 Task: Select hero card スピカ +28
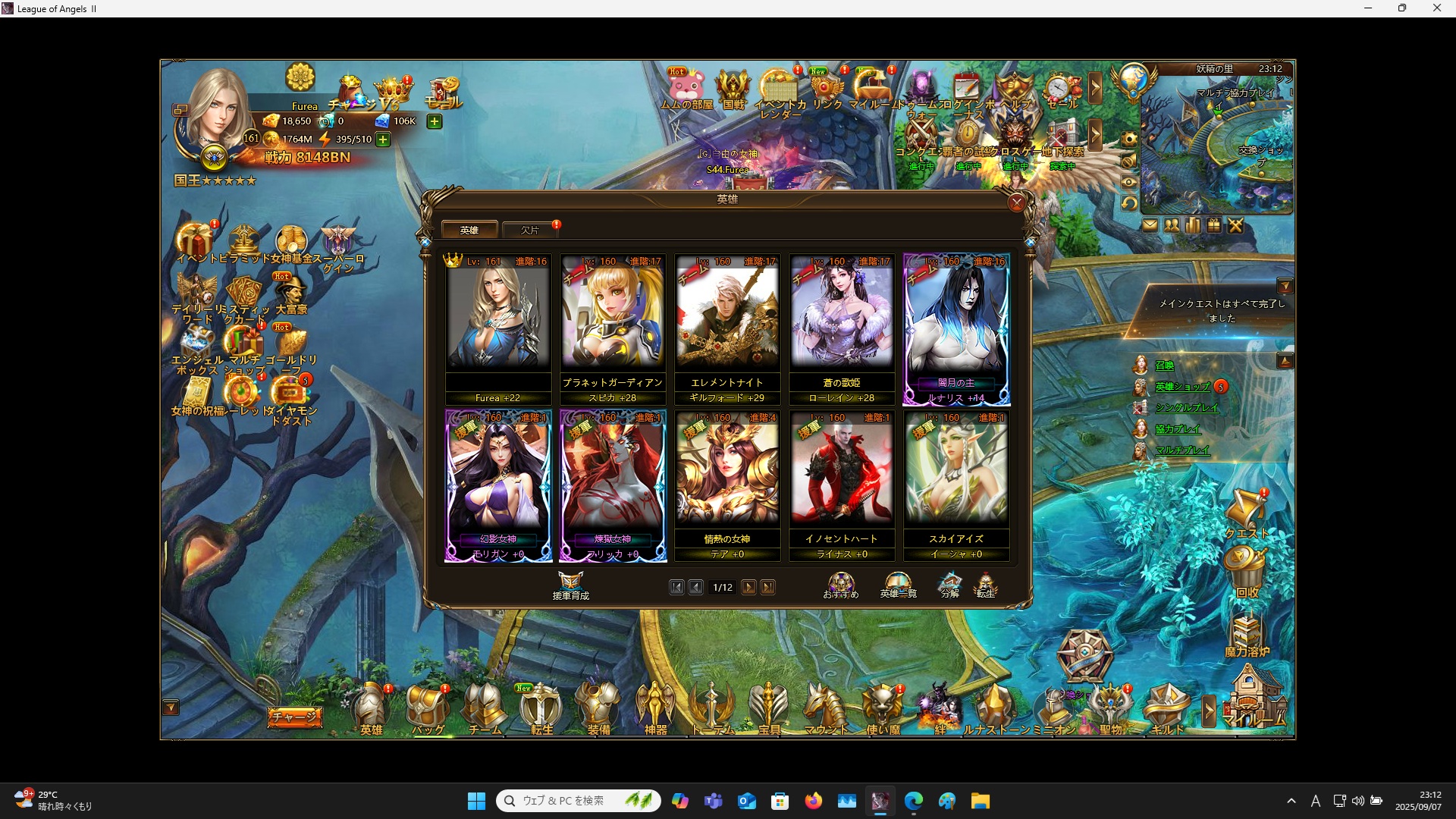pyautogui.click(x=613, y=328)
